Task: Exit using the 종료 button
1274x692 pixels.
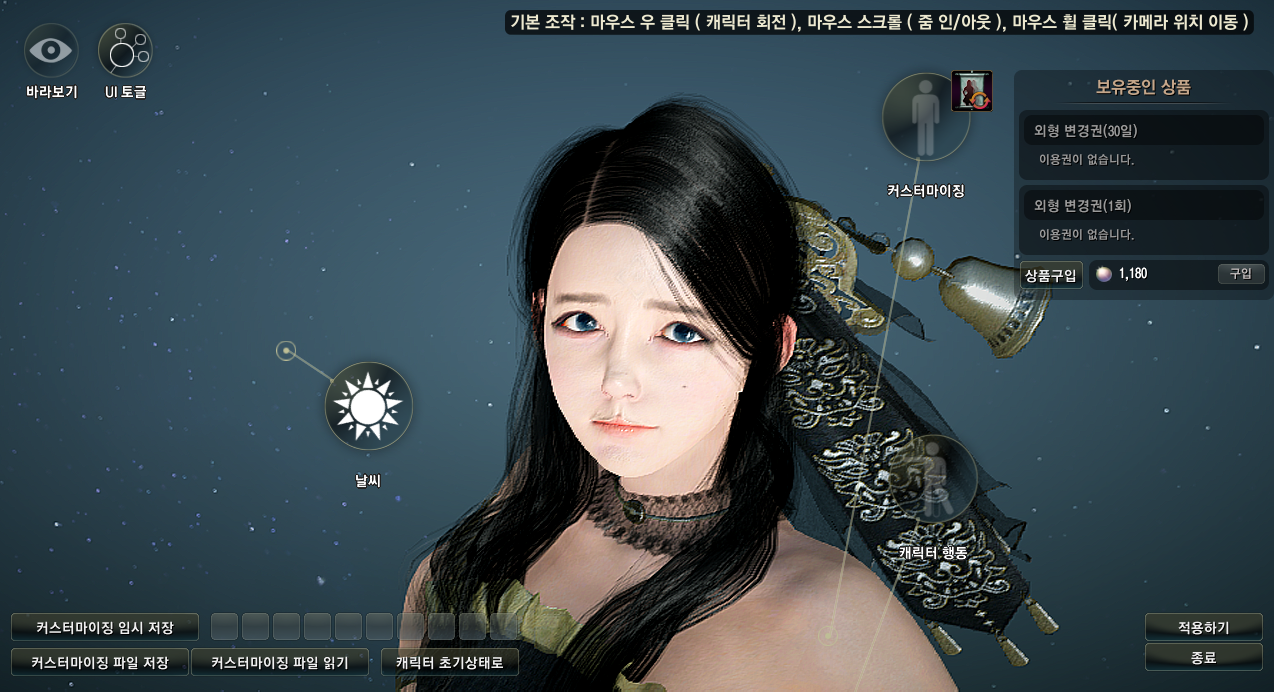Action: pyautogui.click(x=1203, y=657)
